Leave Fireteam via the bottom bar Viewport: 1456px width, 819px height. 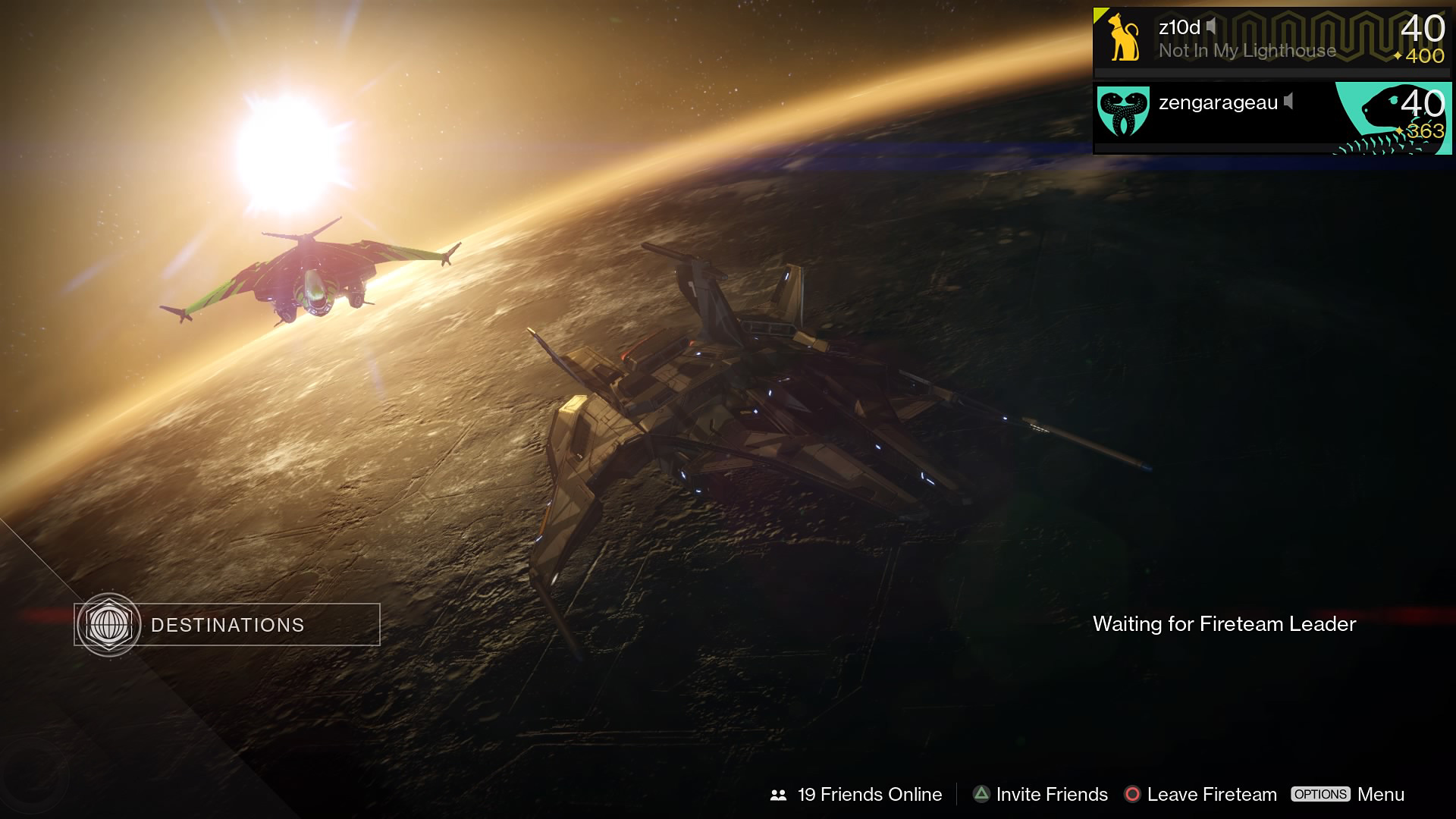(x=1200, y=794)
